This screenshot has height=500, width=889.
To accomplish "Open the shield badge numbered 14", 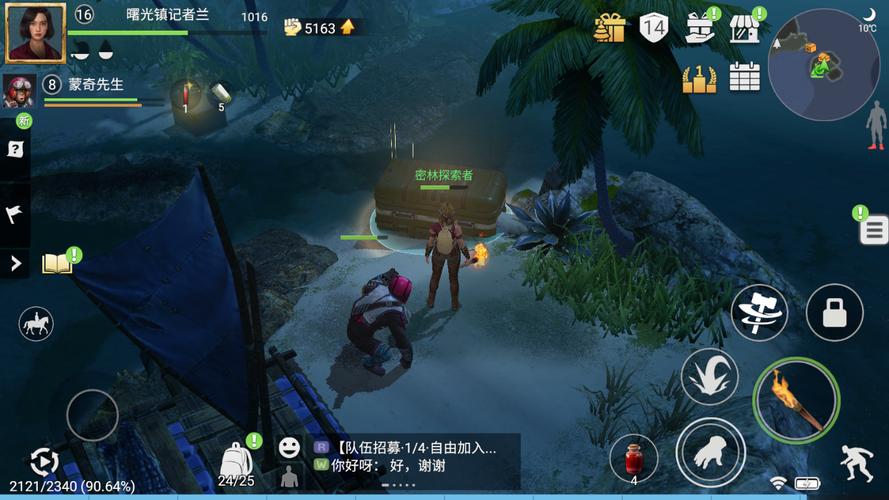I will (653, 28).
